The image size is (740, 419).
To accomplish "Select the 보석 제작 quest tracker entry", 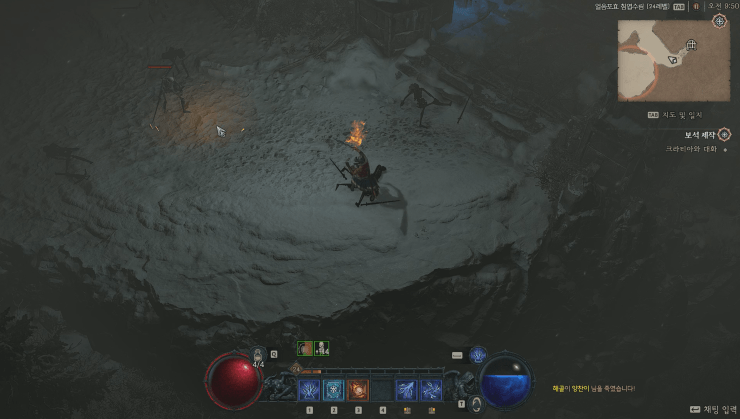I will click(x=688, y=134).
